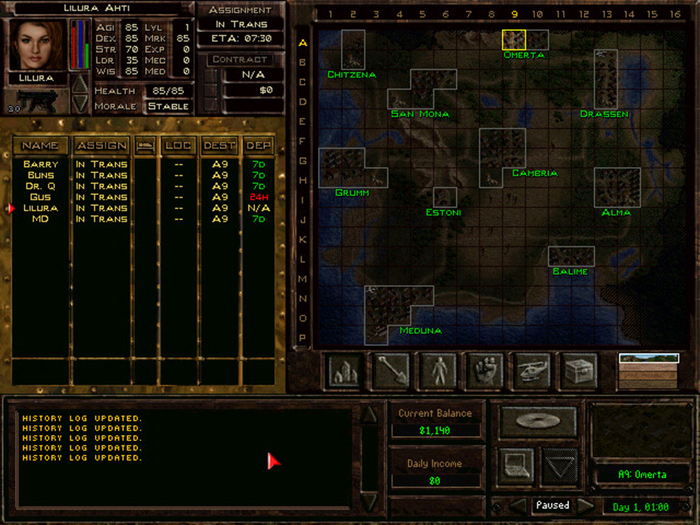Viewport: 700px width, 525px height.
Task: Toggle the helicopter airspace map filter
Action: pos(532,370)
